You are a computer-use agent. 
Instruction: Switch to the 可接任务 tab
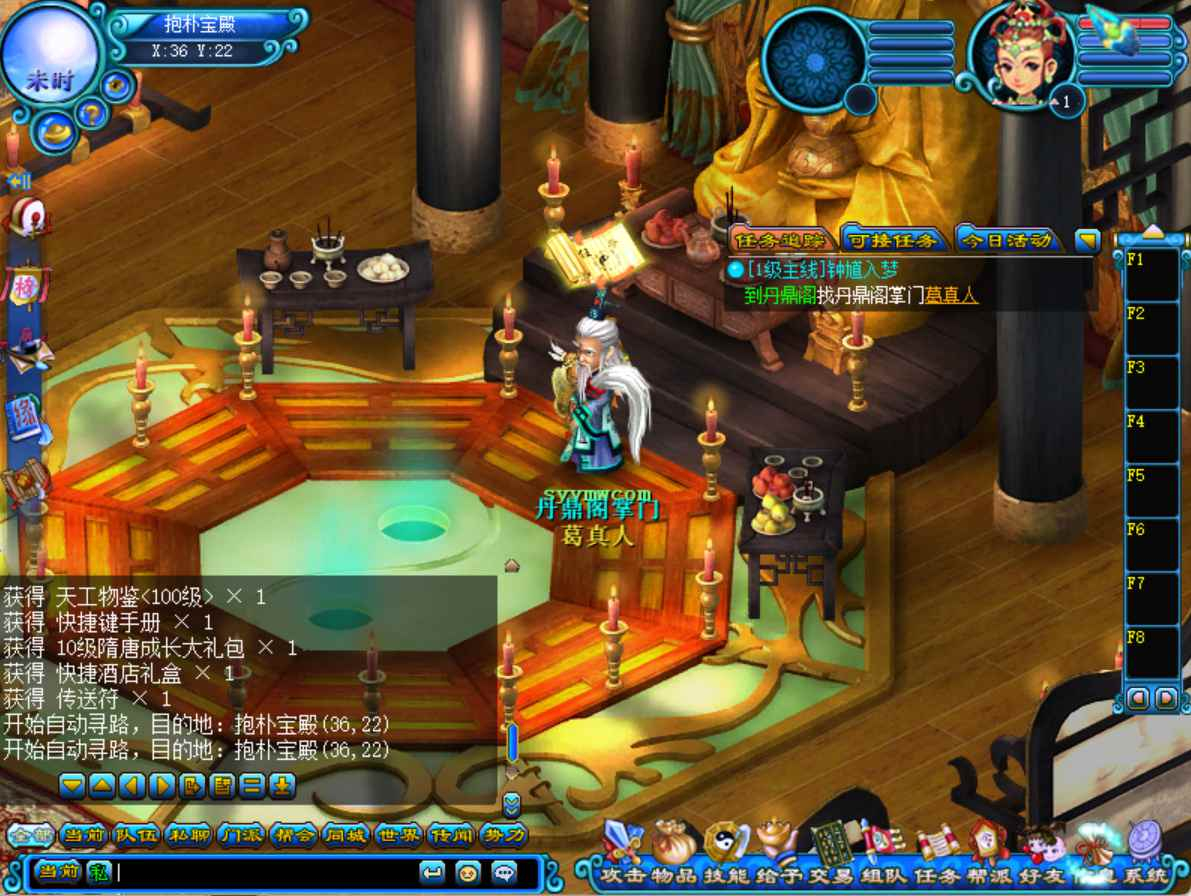893,240
